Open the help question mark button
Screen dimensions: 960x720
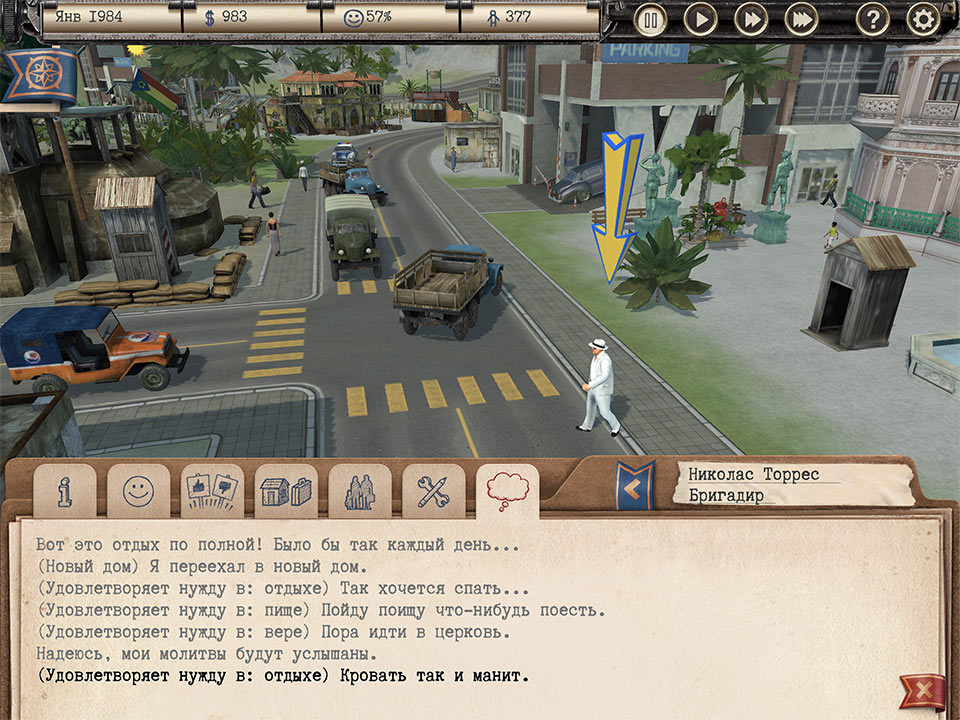872,19
